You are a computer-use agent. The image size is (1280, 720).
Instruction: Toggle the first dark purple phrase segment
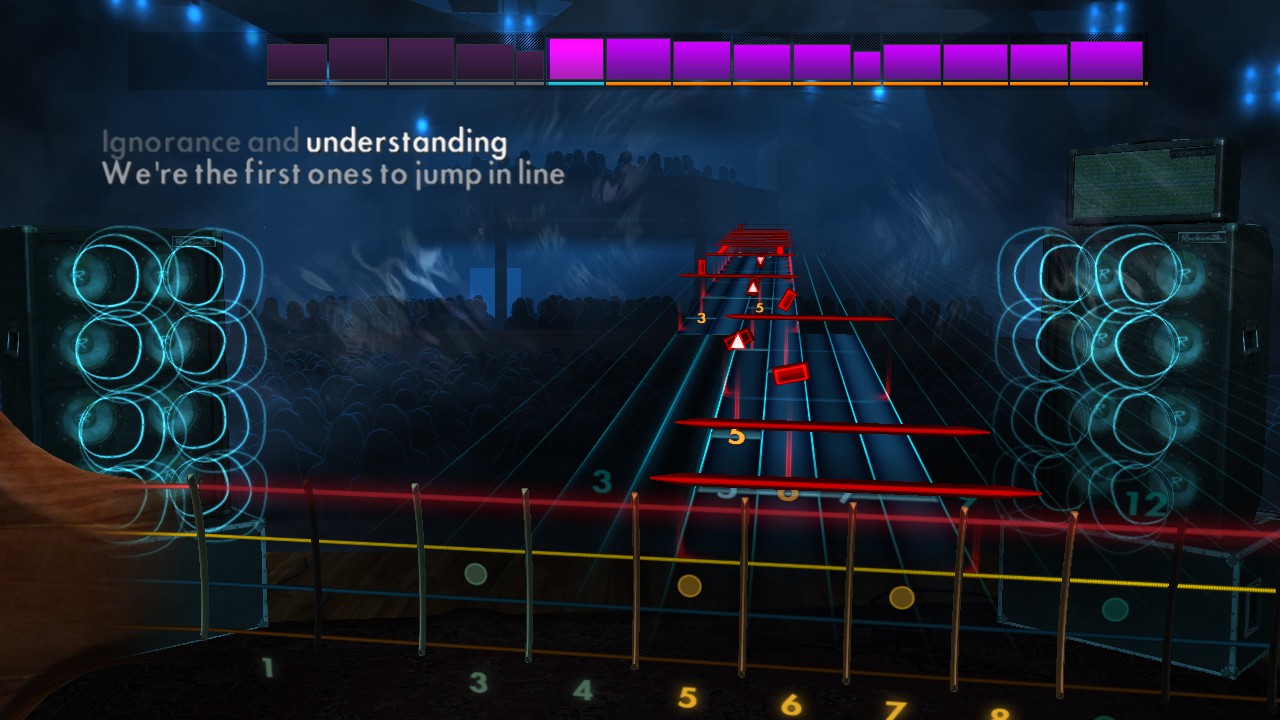(295, 60)
